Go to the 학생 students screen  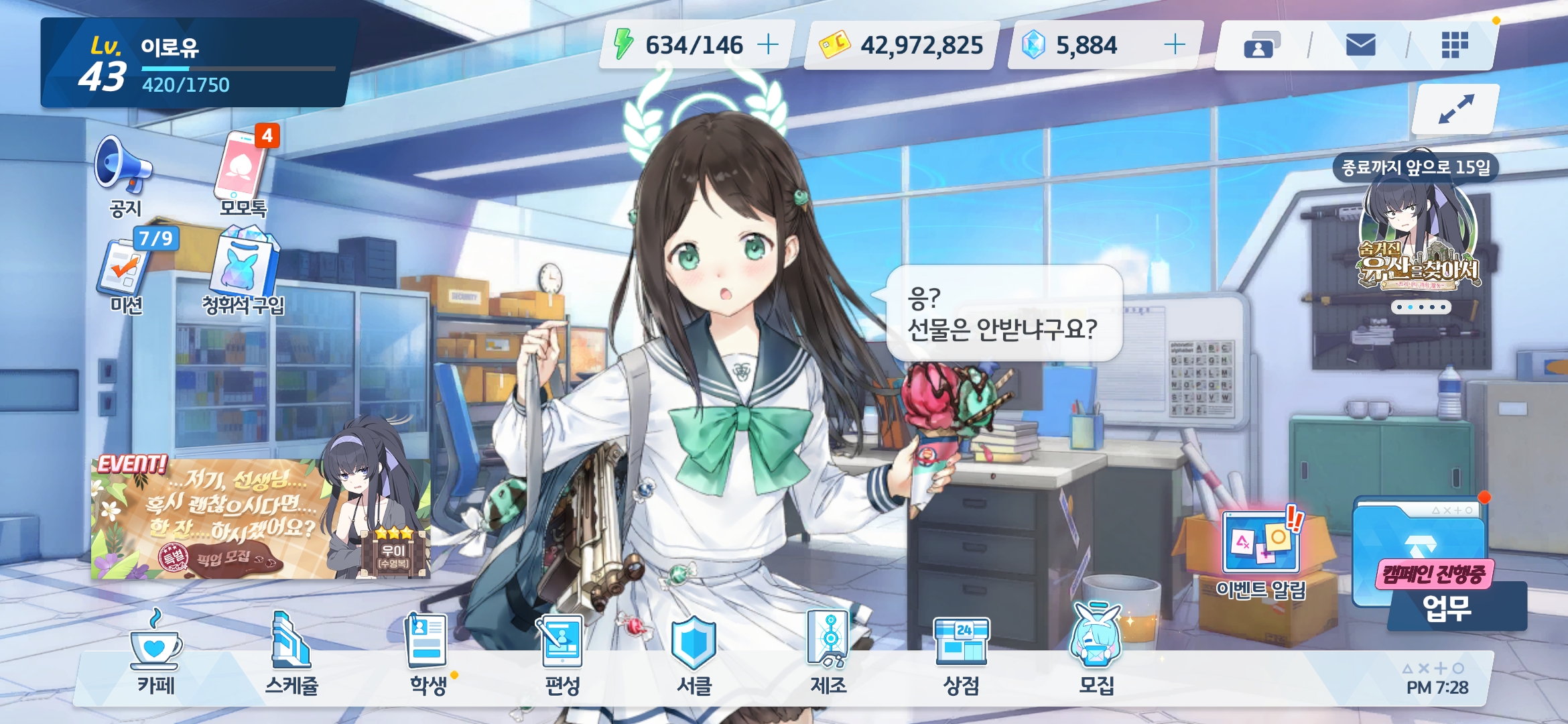428,654
